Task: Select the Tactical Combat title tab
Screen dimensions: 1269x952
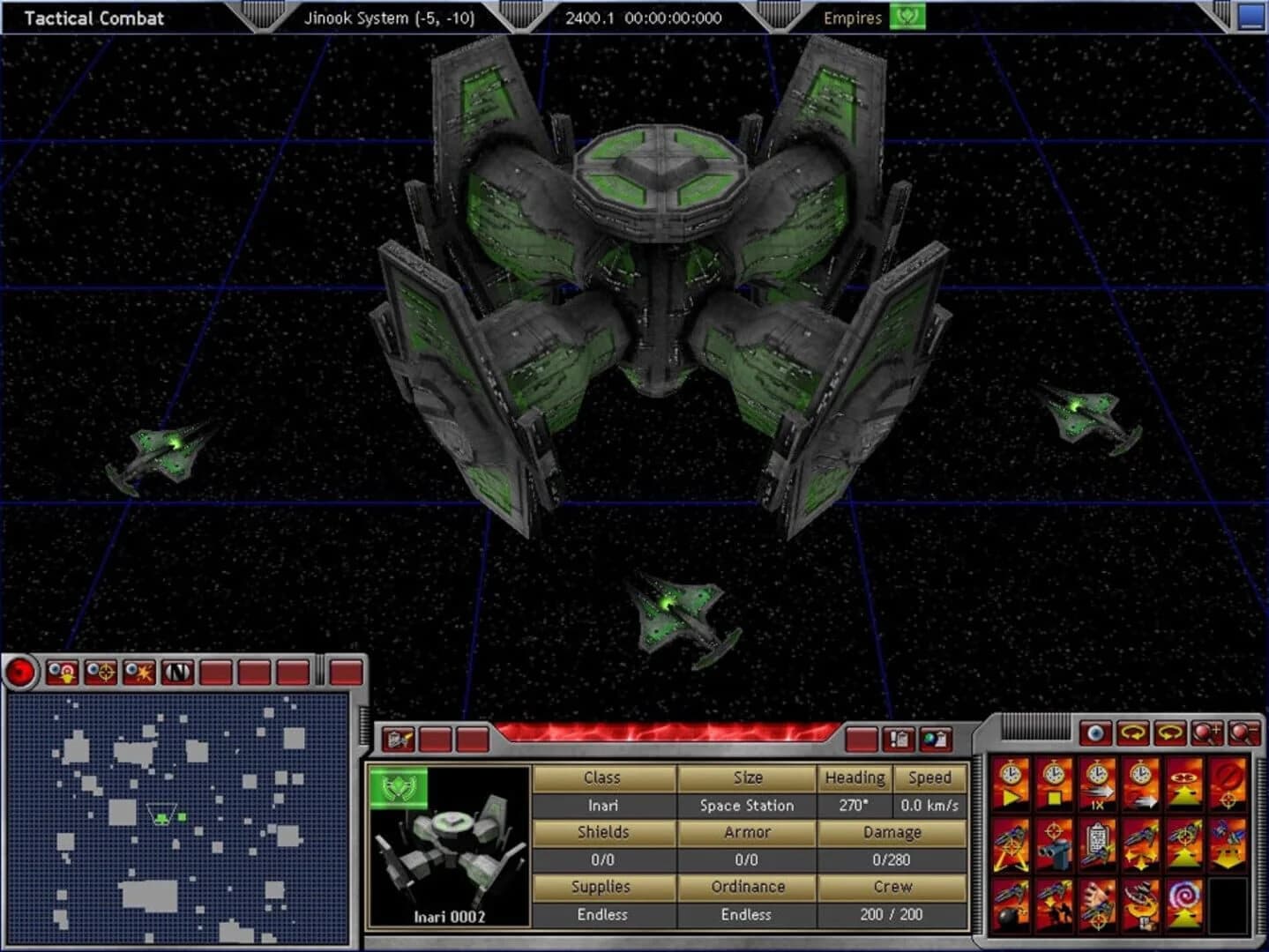Action: 93,18
